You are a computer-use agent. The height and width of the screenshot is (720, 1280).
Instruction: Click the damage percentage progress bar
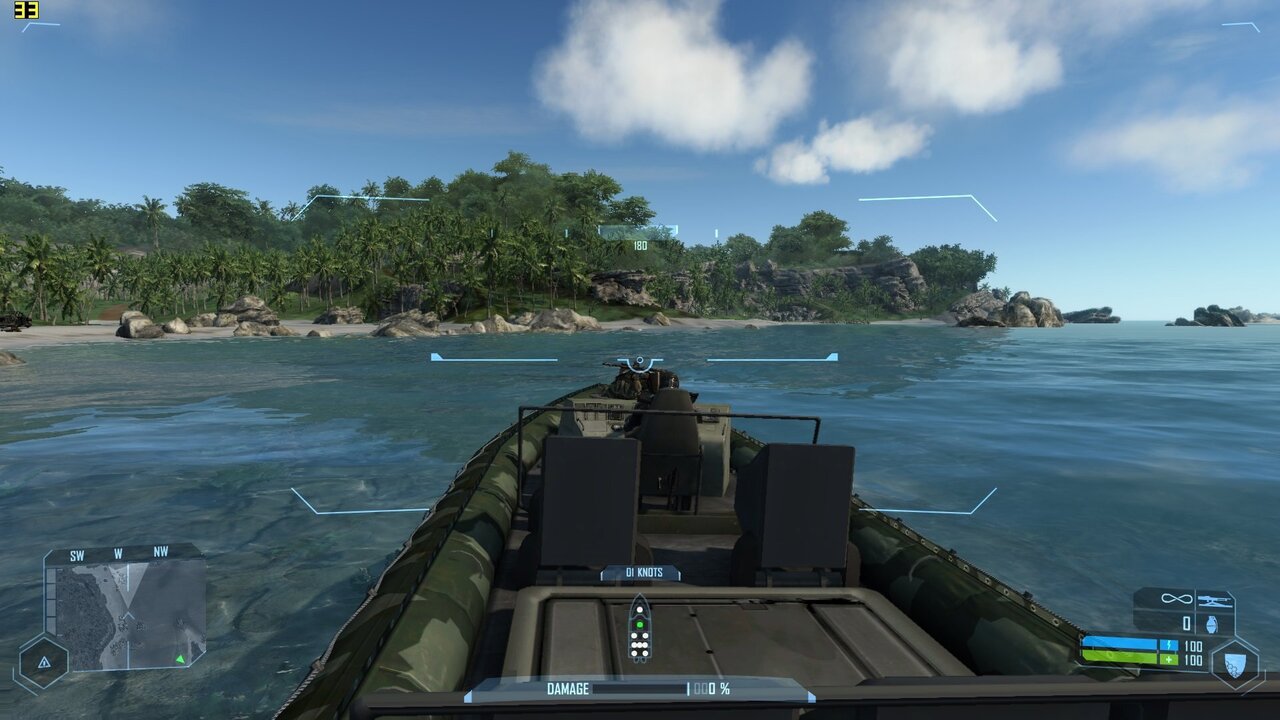(x=638, y=687)
